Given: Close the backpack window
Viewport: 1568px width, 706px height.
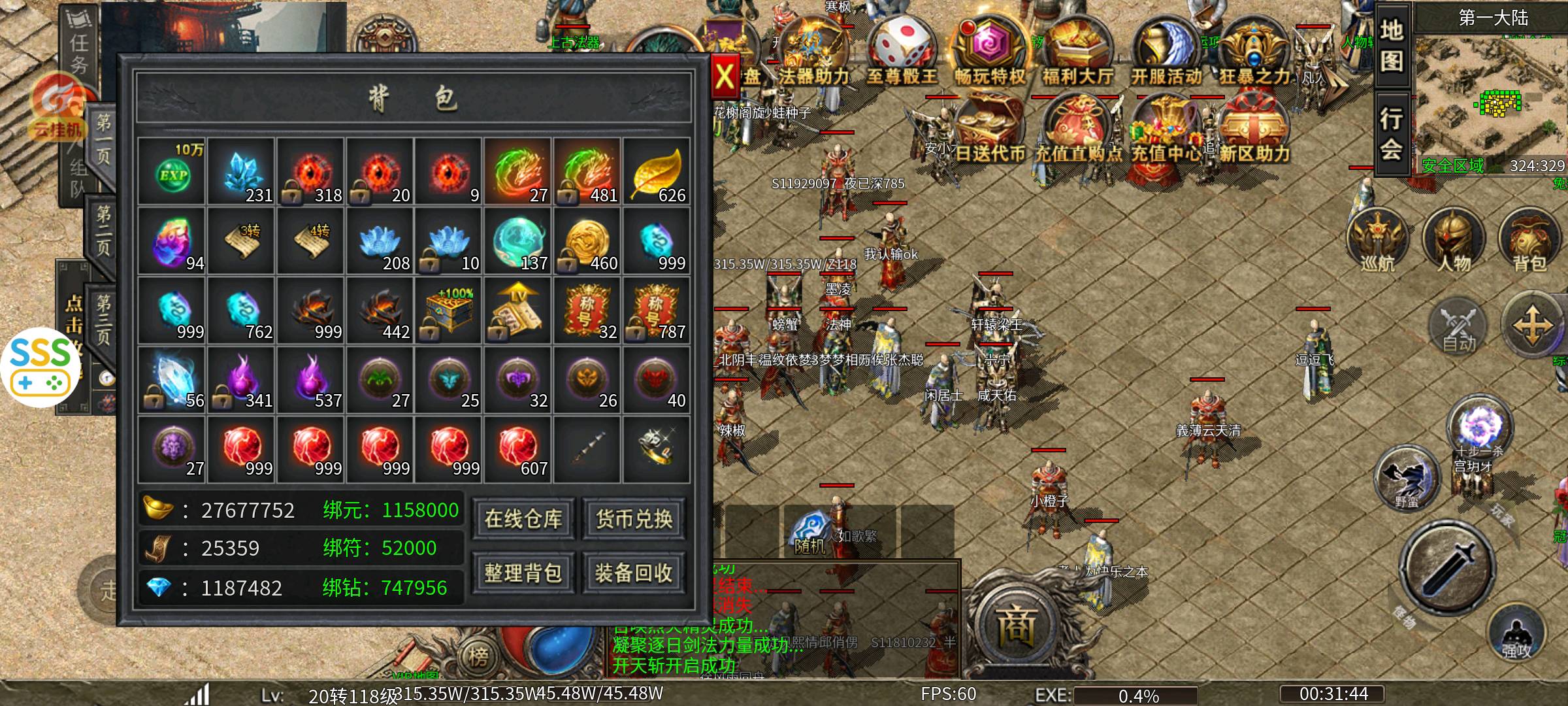Looking at the screenshot, I should tap(725, 77).
